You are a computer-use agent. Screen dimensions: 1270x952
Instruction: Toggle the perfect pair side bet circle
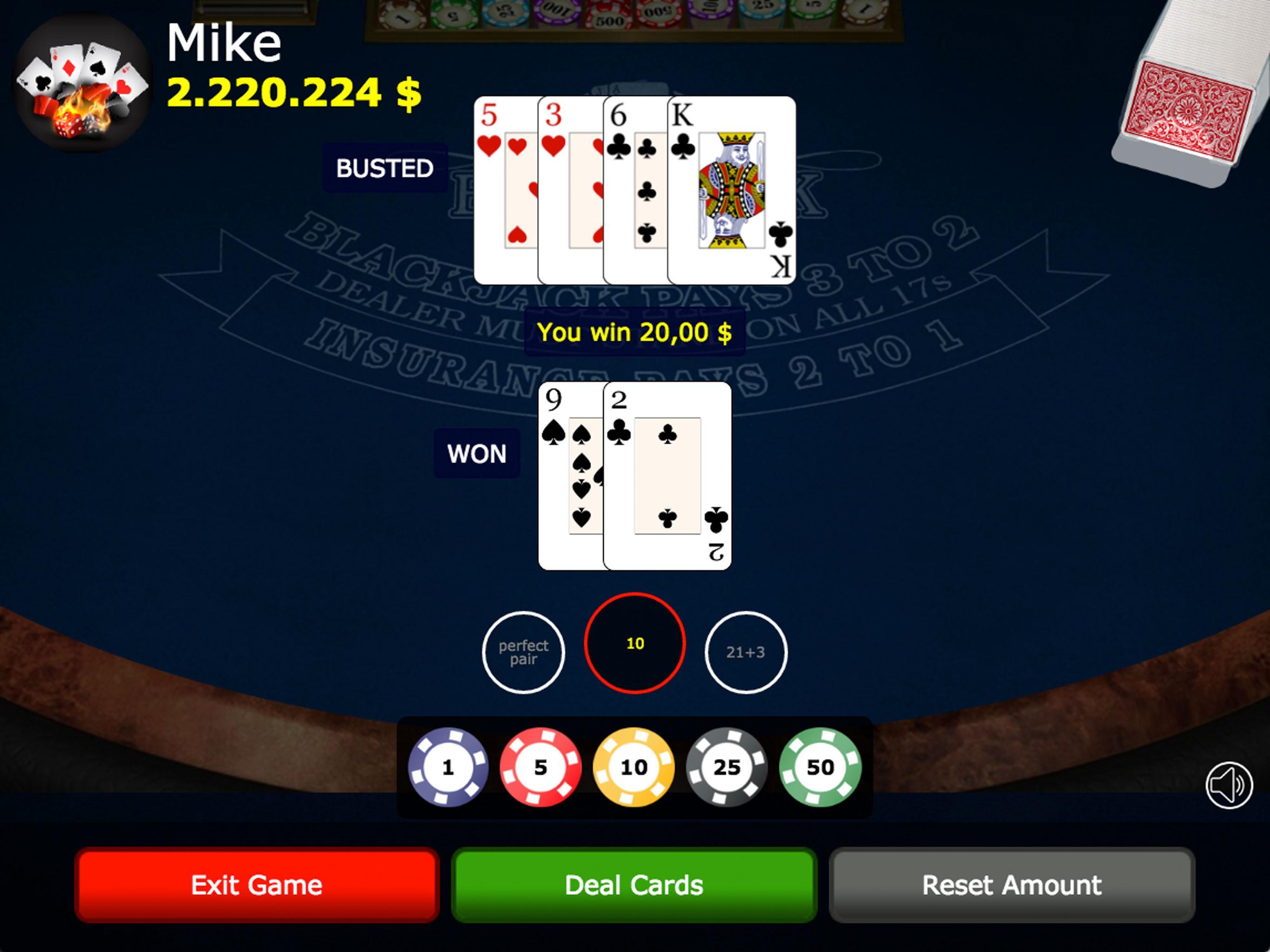coord(523,652)
